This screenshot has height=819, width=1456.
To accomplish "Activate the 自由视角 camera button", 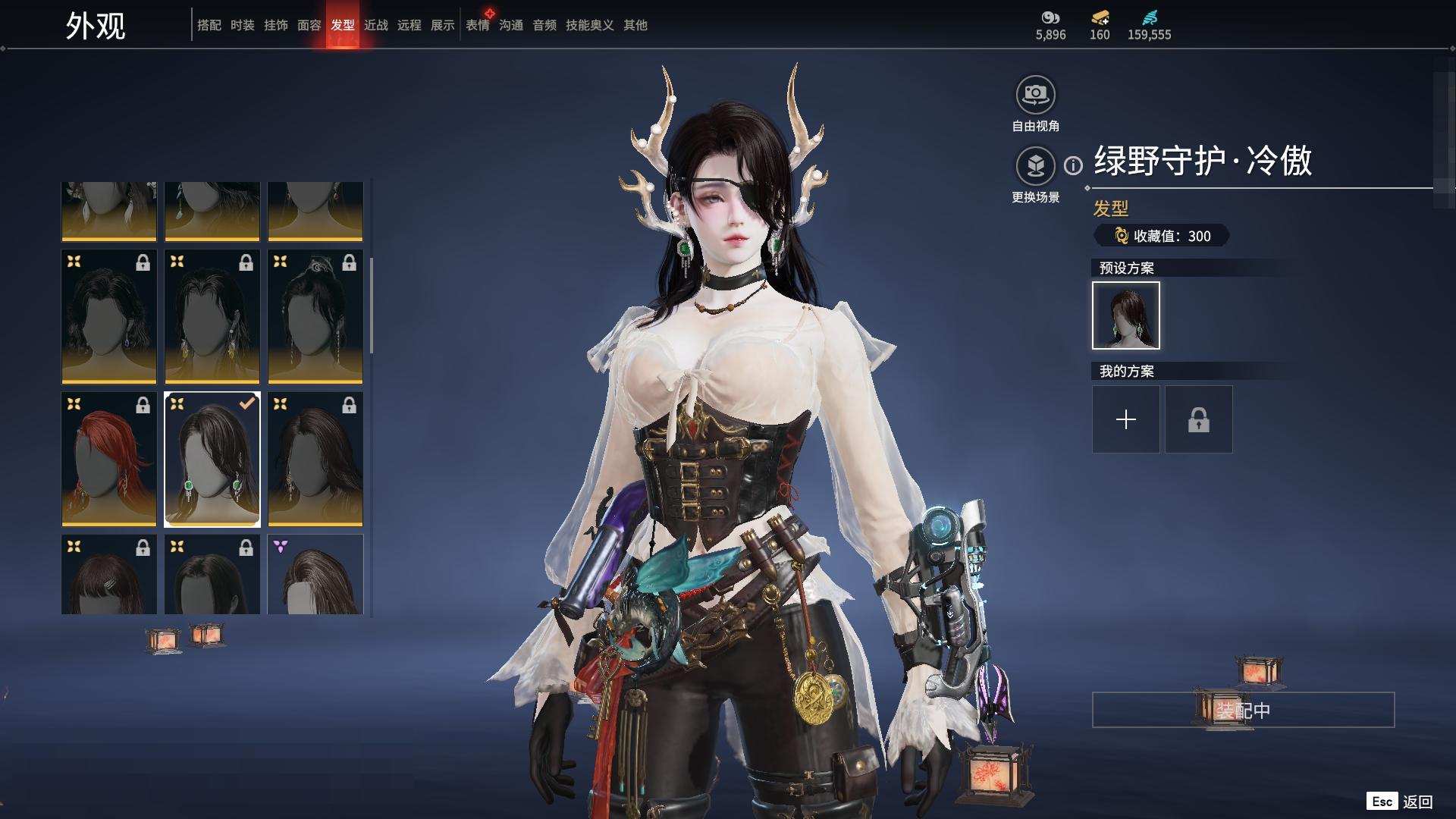I will pyautogui.click(x=1035, y=96).
